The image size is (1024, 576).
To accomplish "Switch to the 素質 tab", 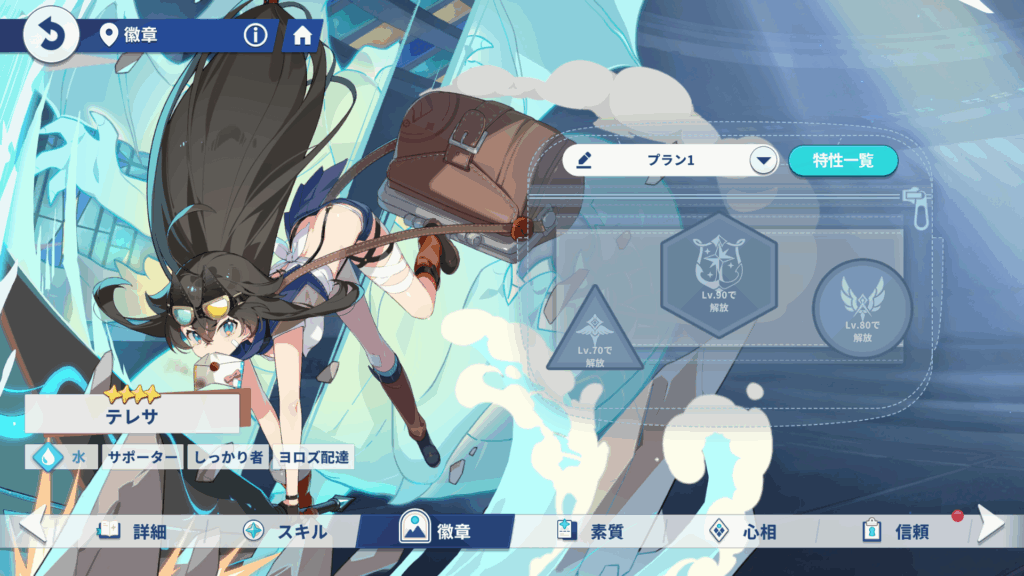I will tap(591, 531).
